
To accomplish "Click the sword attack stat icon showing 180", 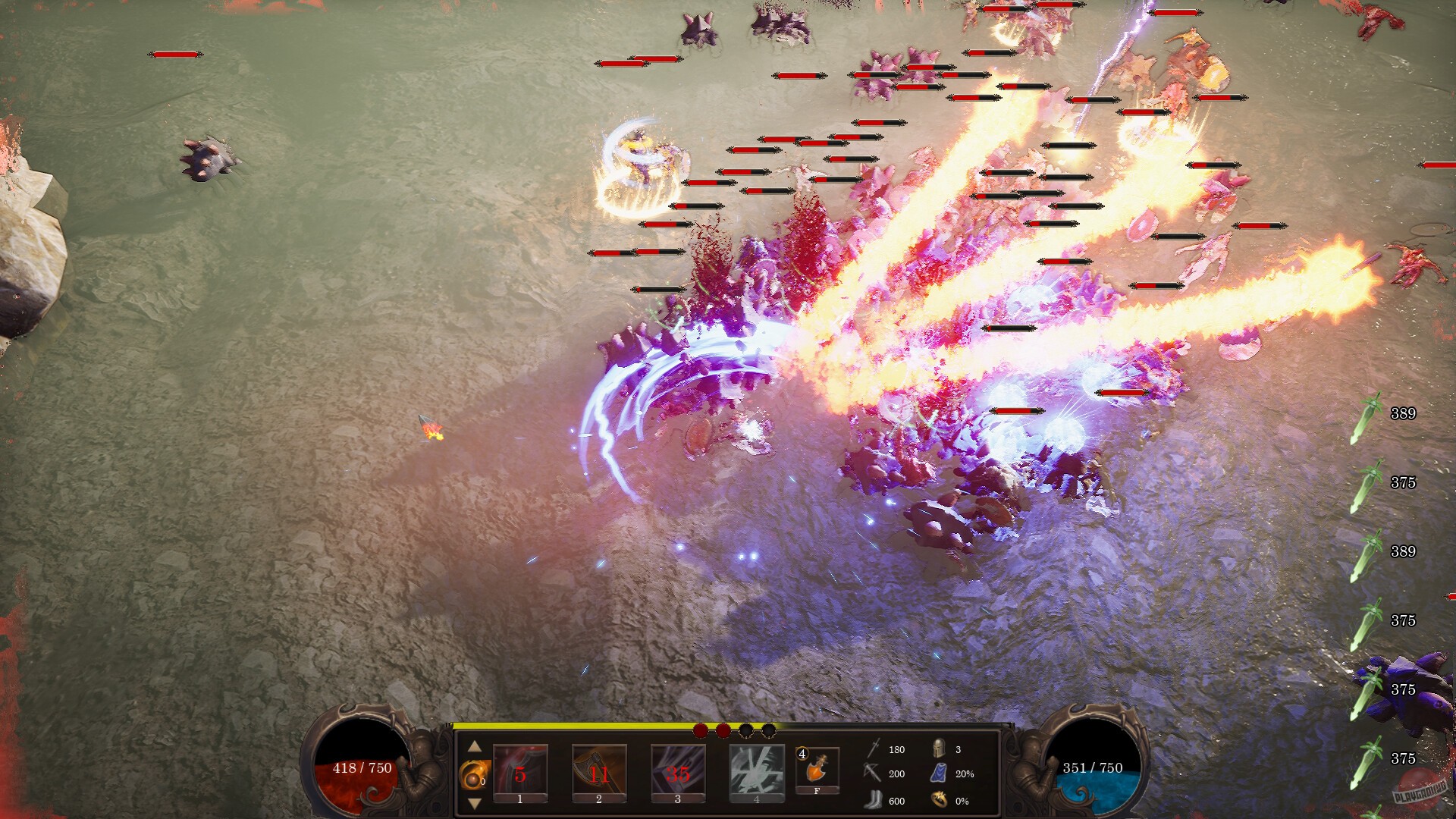I will click(874, 749).
